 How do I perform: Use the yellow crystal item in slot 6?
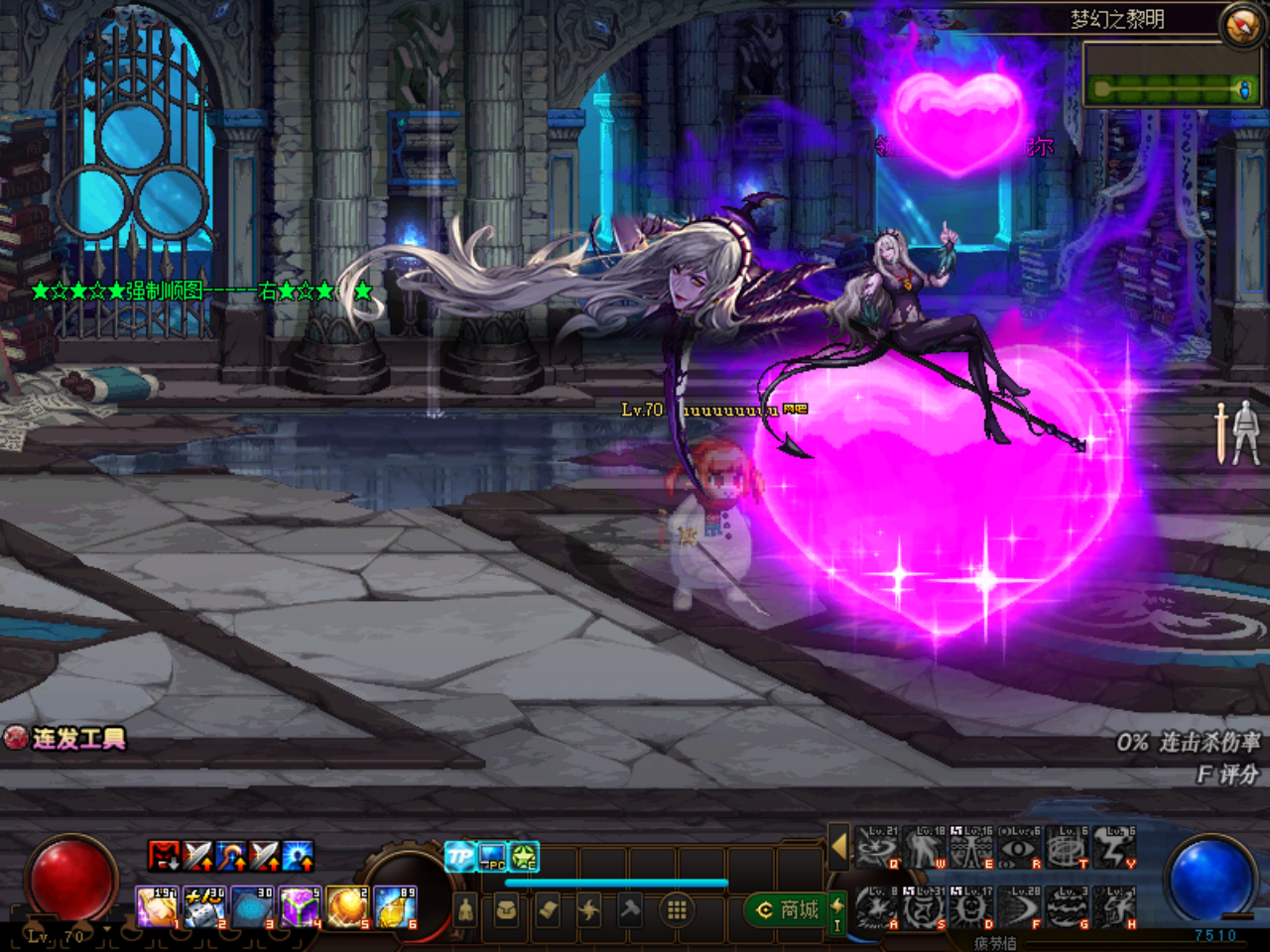395,907
